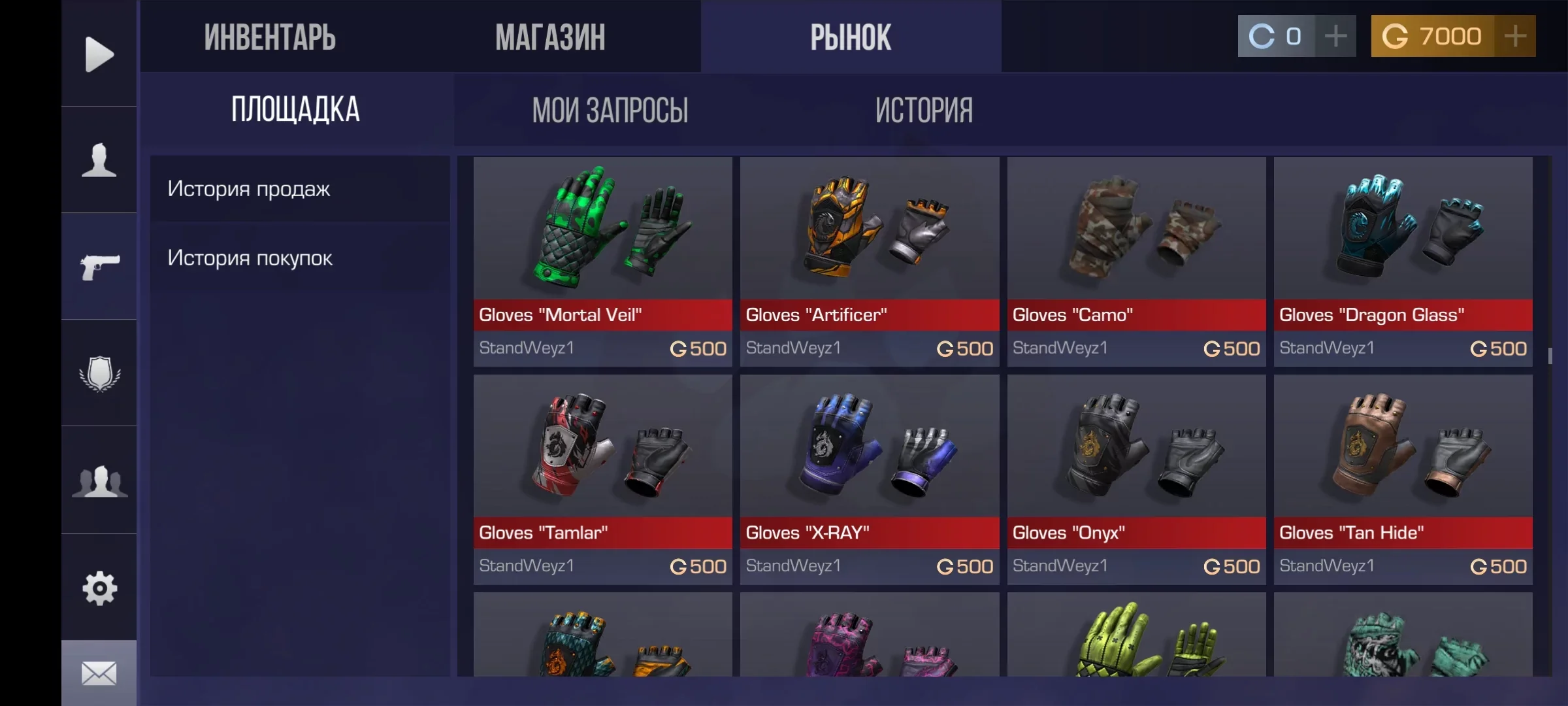1568x706 pixels.
Task: Choose the Gloves "X-RAY" listing
Action: (x=870, y=479)
